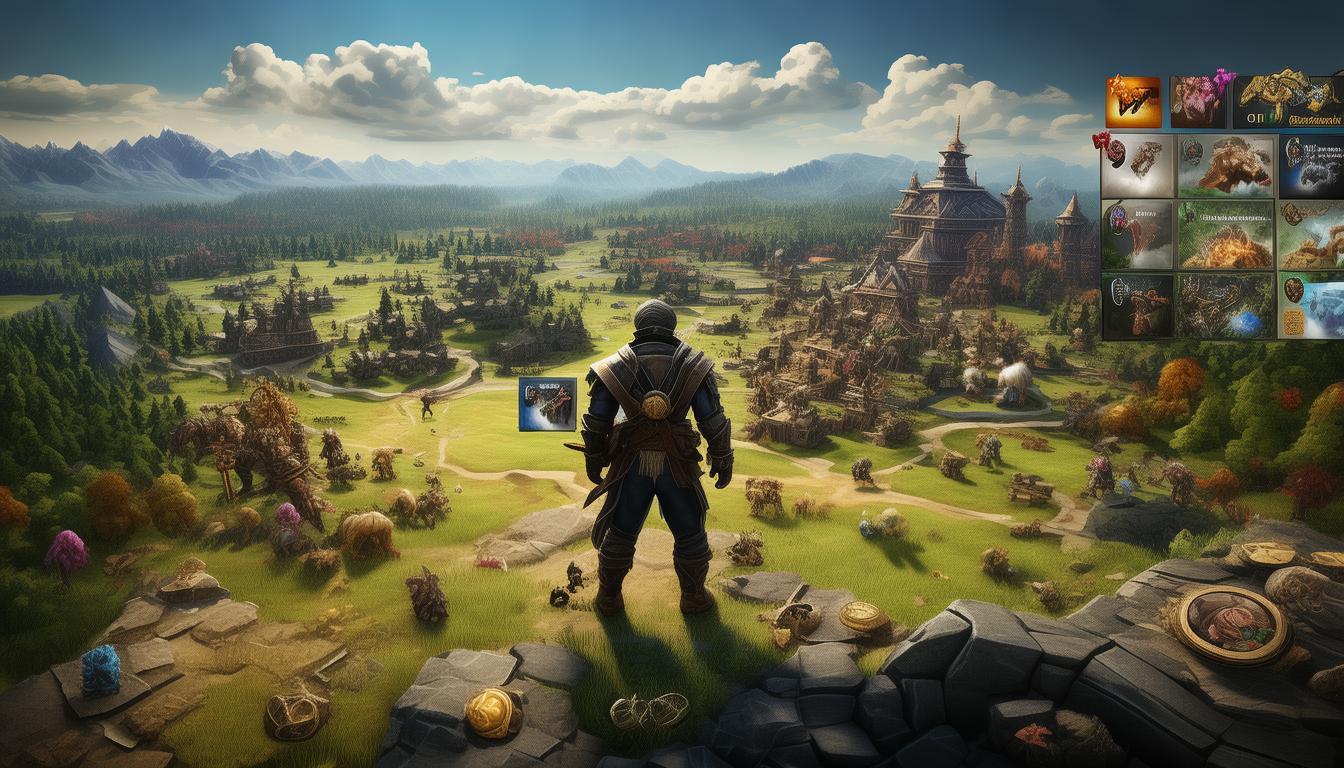1344x768 pixels.
Task: Choose the light blue icy tile
Action: [1311, 306]
